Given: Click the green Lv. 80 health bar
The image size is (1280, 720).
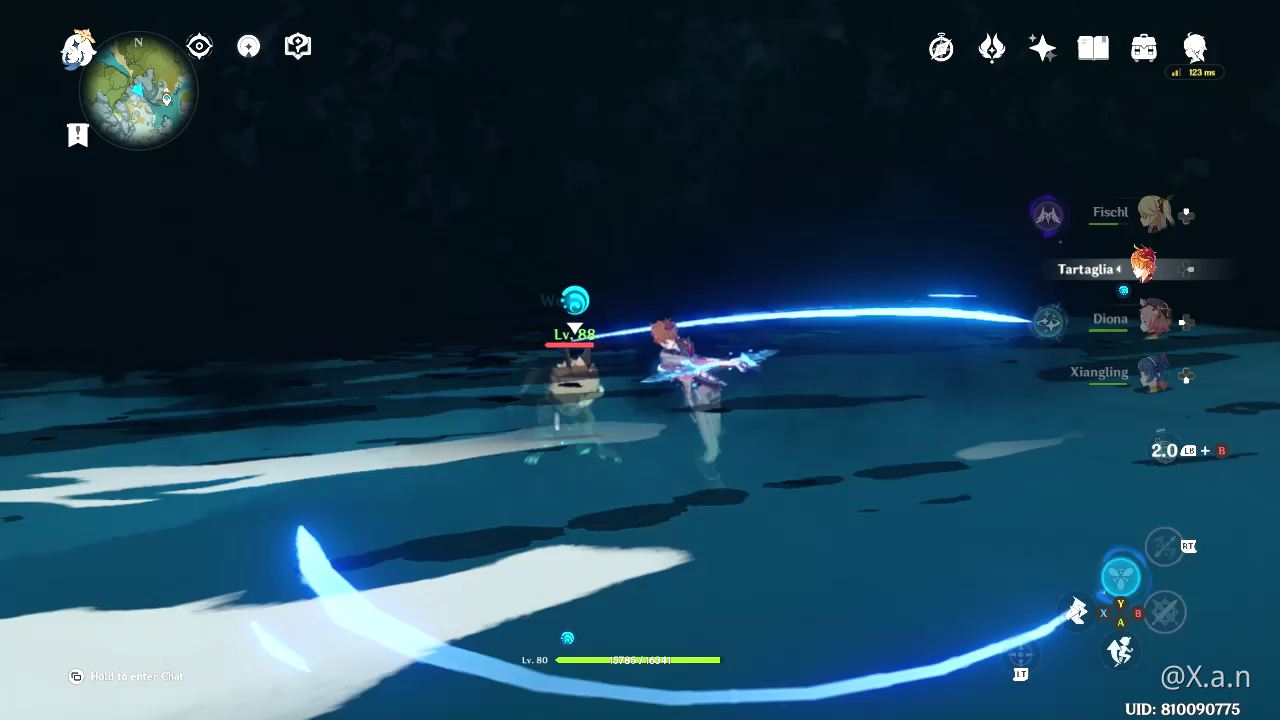Looking at the screenshot, I should click(x=640, y=660).
